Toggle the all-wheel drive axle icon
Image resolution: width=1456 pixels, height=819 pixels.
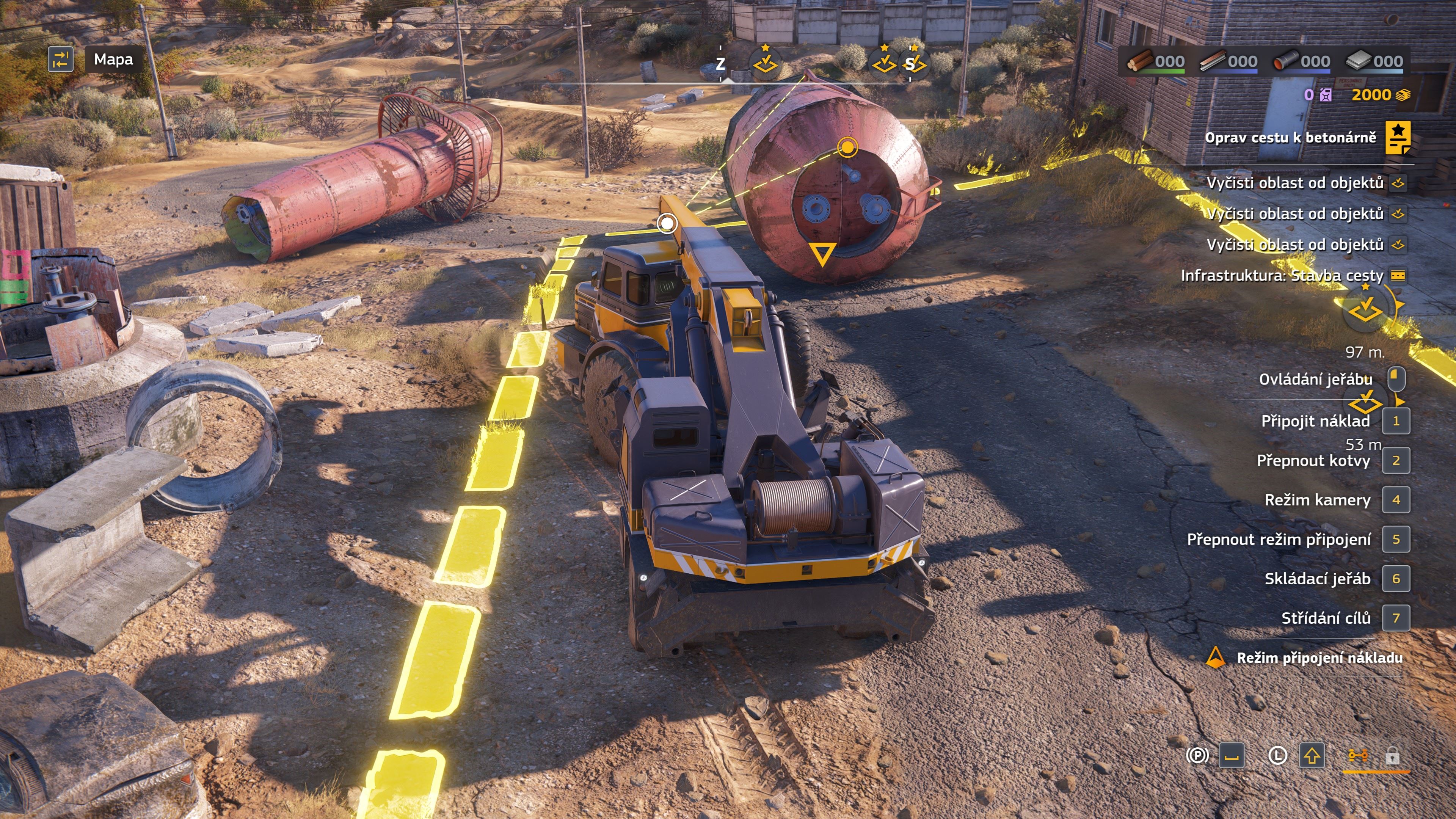click(1358, 756)
